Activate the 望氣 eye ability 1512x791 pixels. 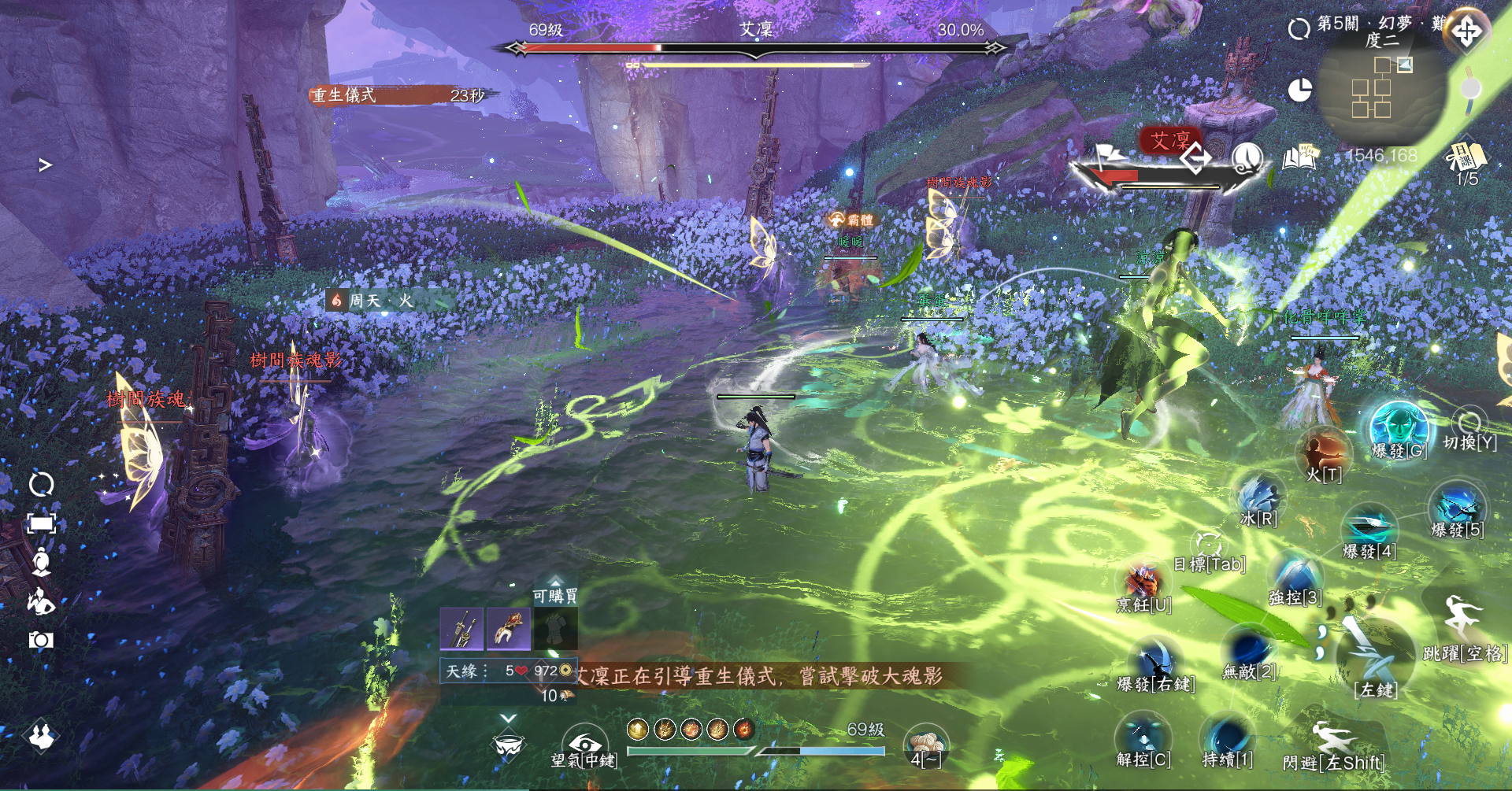click(x=584, y=742)
